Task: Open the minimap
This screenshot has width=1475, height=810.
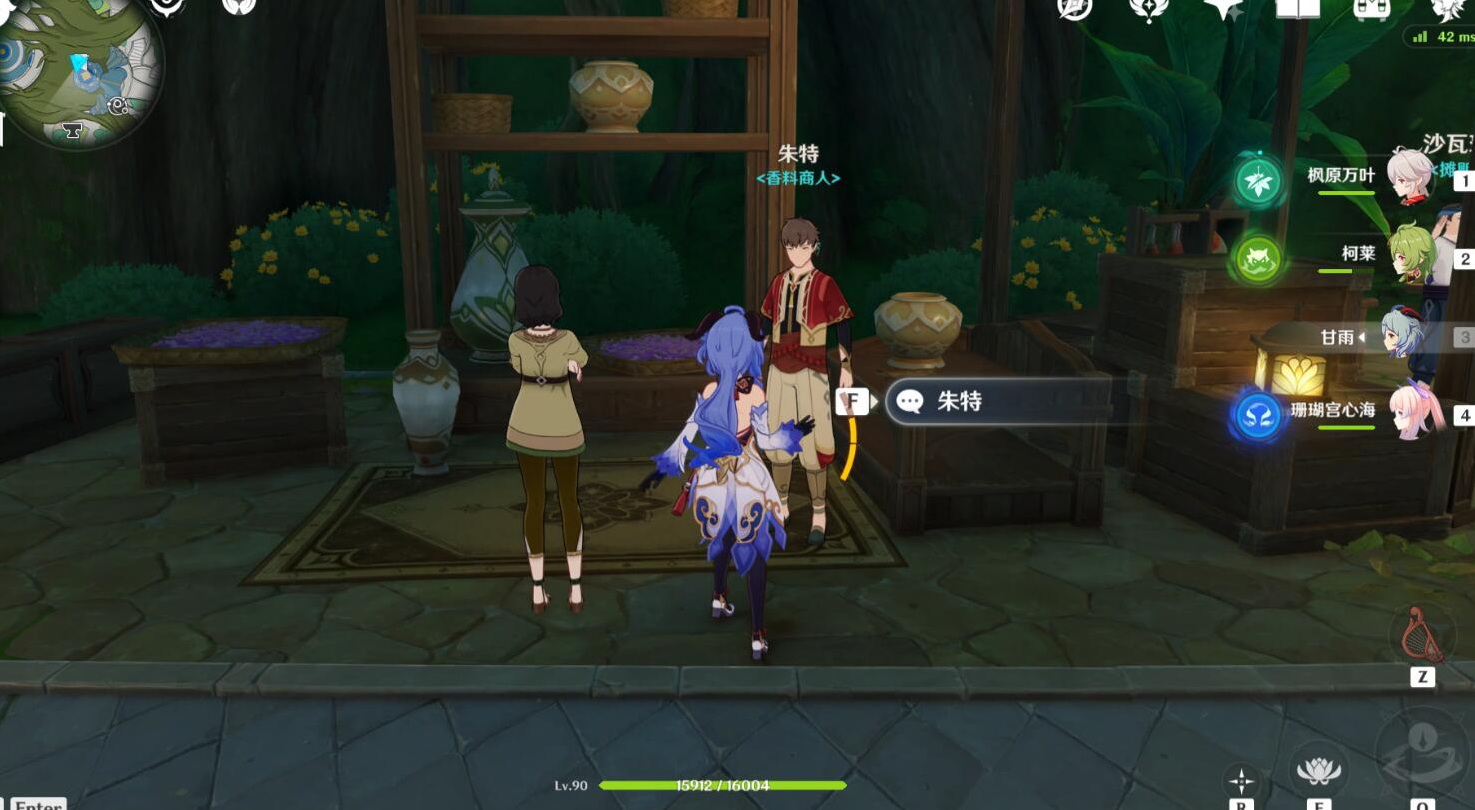Action: (80, 72)
